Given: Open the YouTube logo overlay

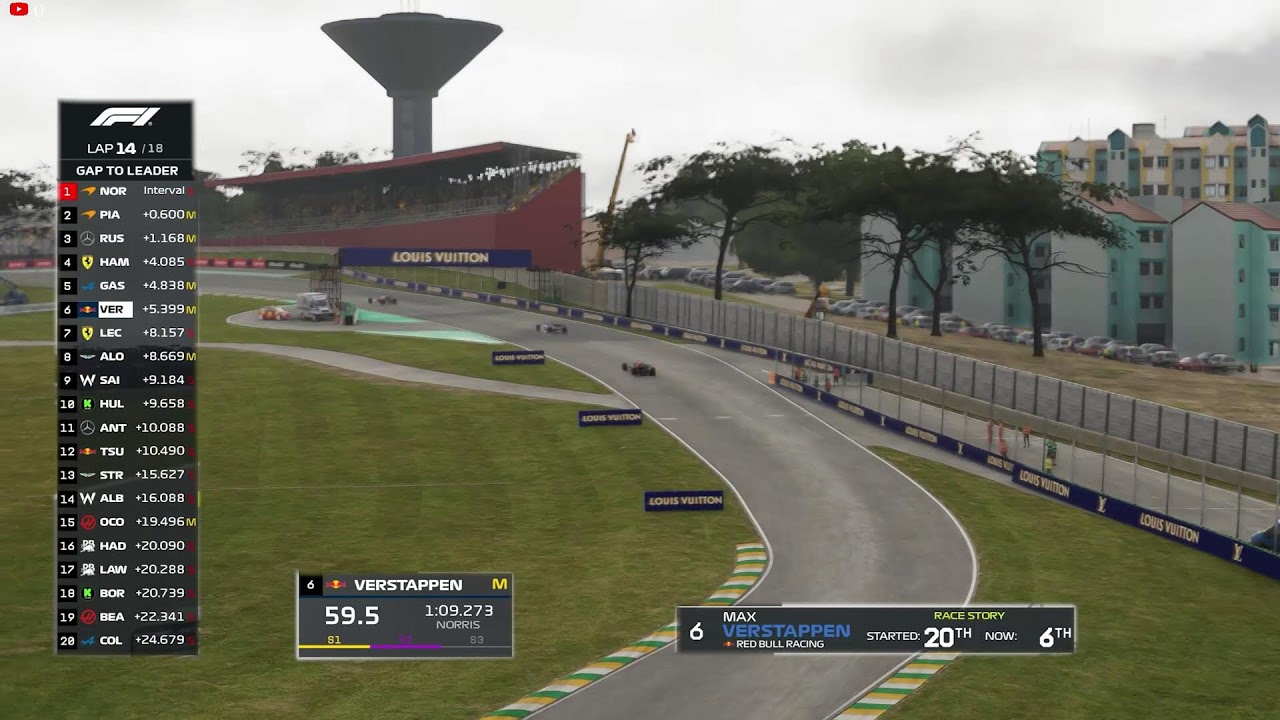Looking at the screenshot, I should (19, 10).
